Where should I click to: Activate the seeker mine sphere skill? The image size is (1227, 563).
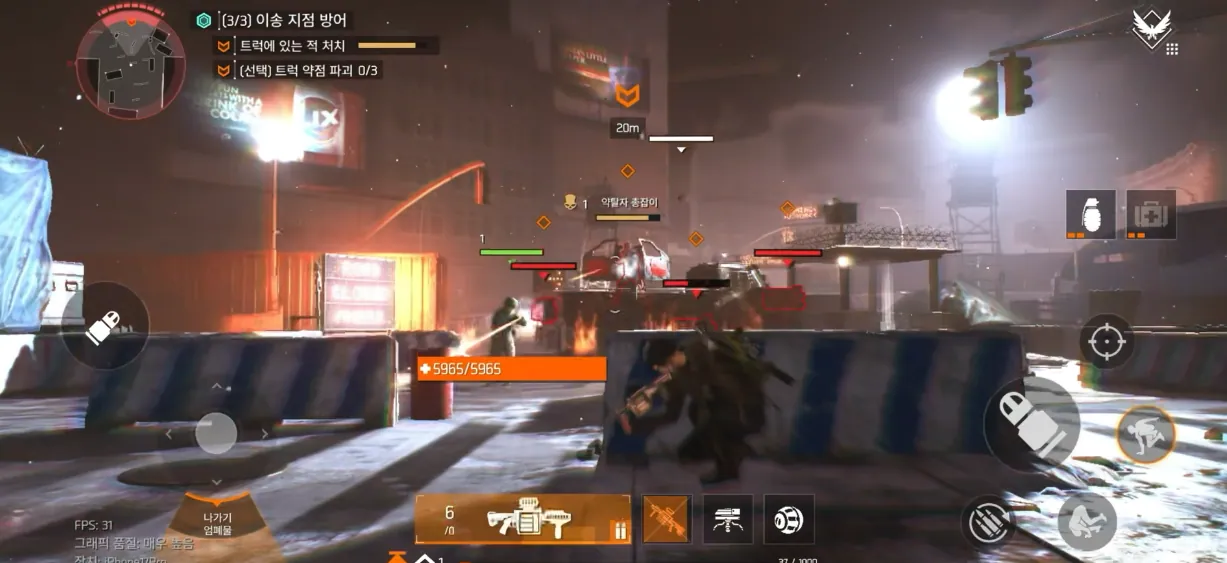pyautogui.click(x=789, y=520)
